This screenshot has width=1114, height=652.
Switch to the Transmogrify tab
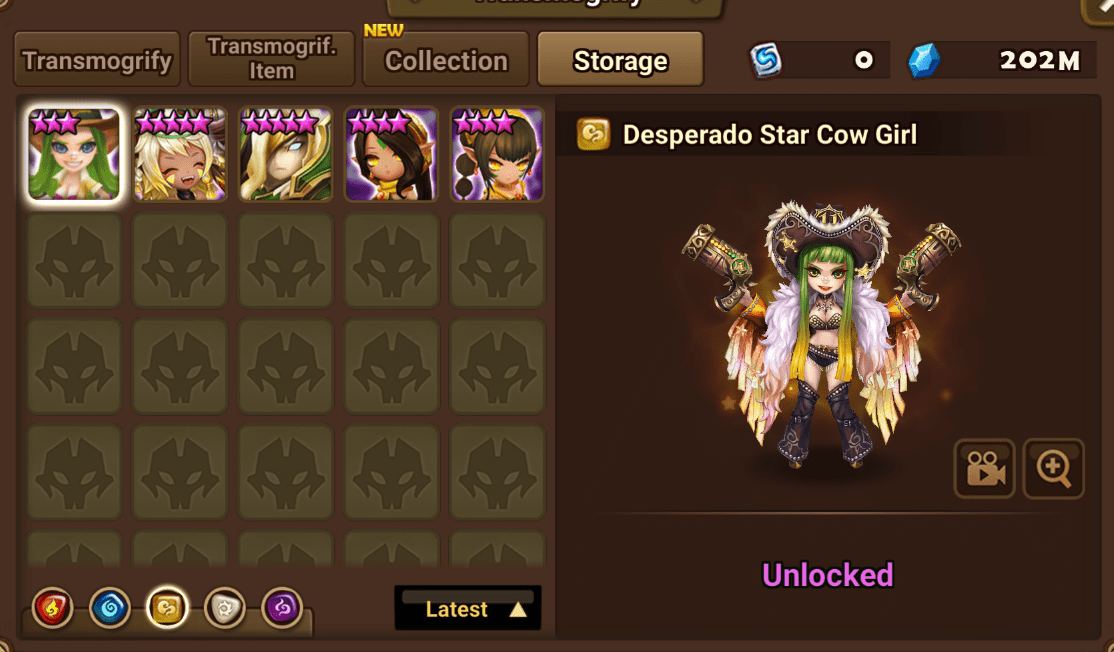pyautogui.click(x=96, y=60)
